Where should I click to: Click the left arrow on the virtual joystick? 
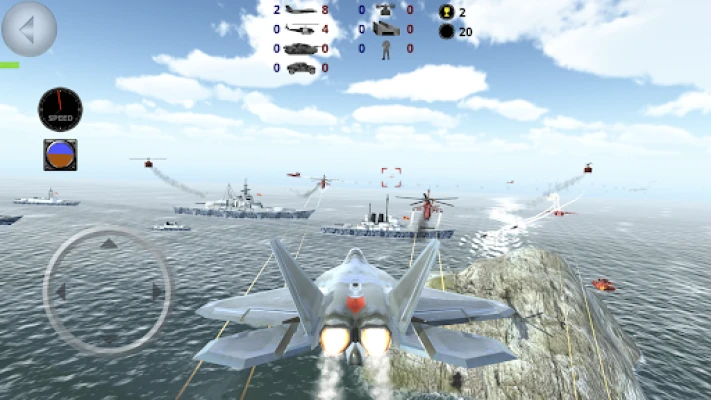pyautogui.click(x=60, y=291)
